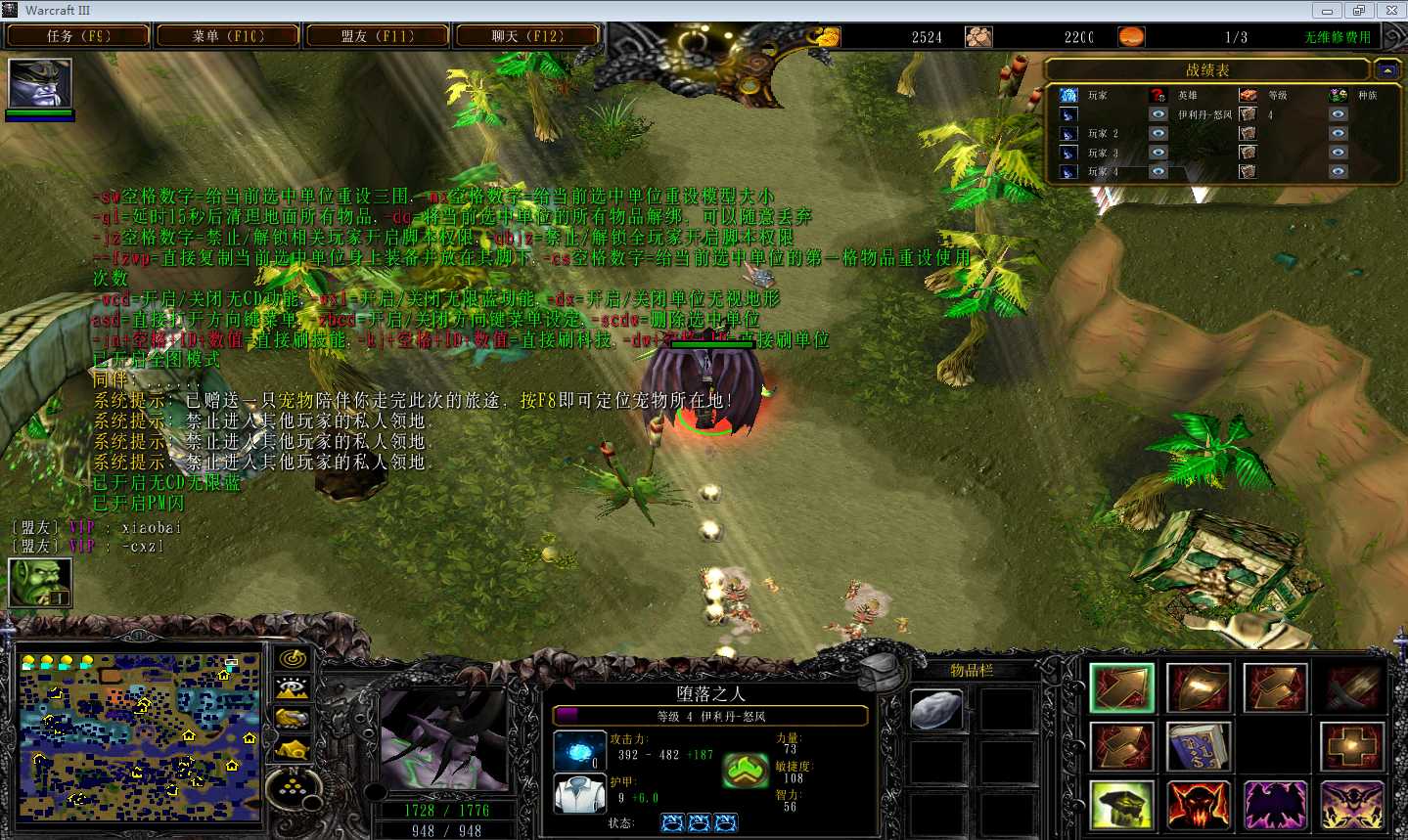Open the 聊天 (F12) chat log
This screenshot has height=840, width=1408.
(x=527, y=36)
